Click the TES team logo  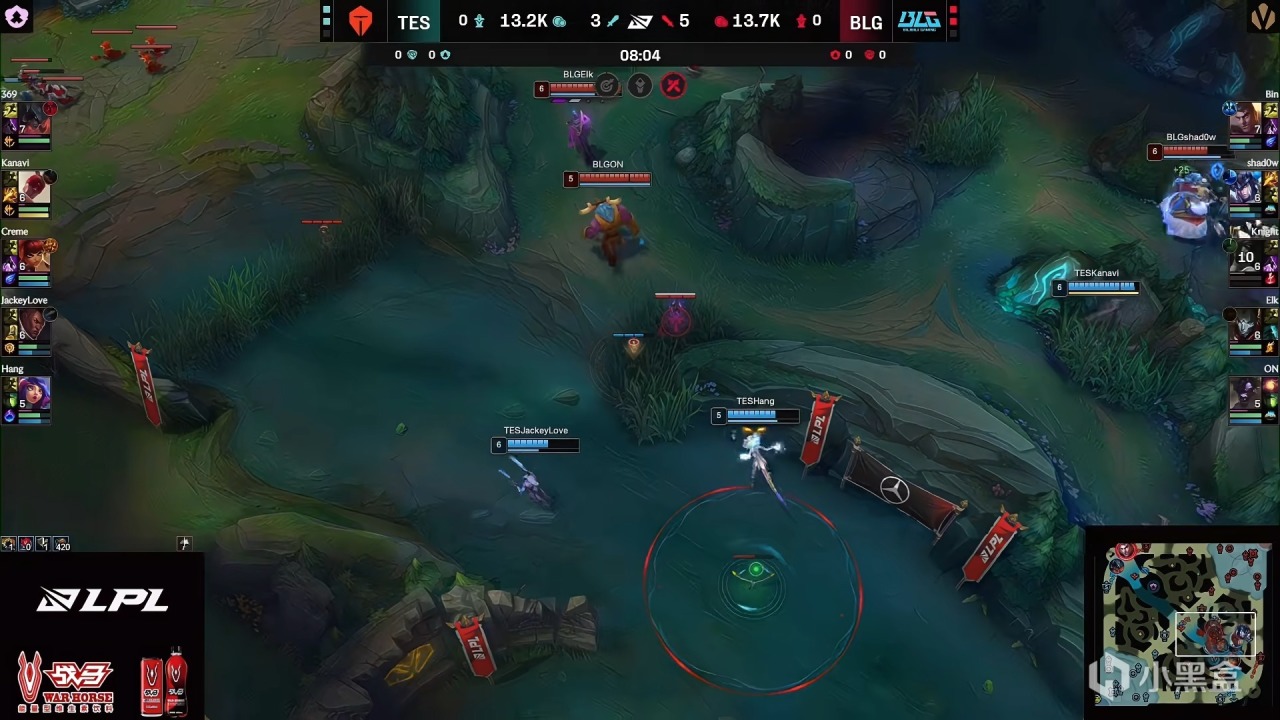pos(361,21)
